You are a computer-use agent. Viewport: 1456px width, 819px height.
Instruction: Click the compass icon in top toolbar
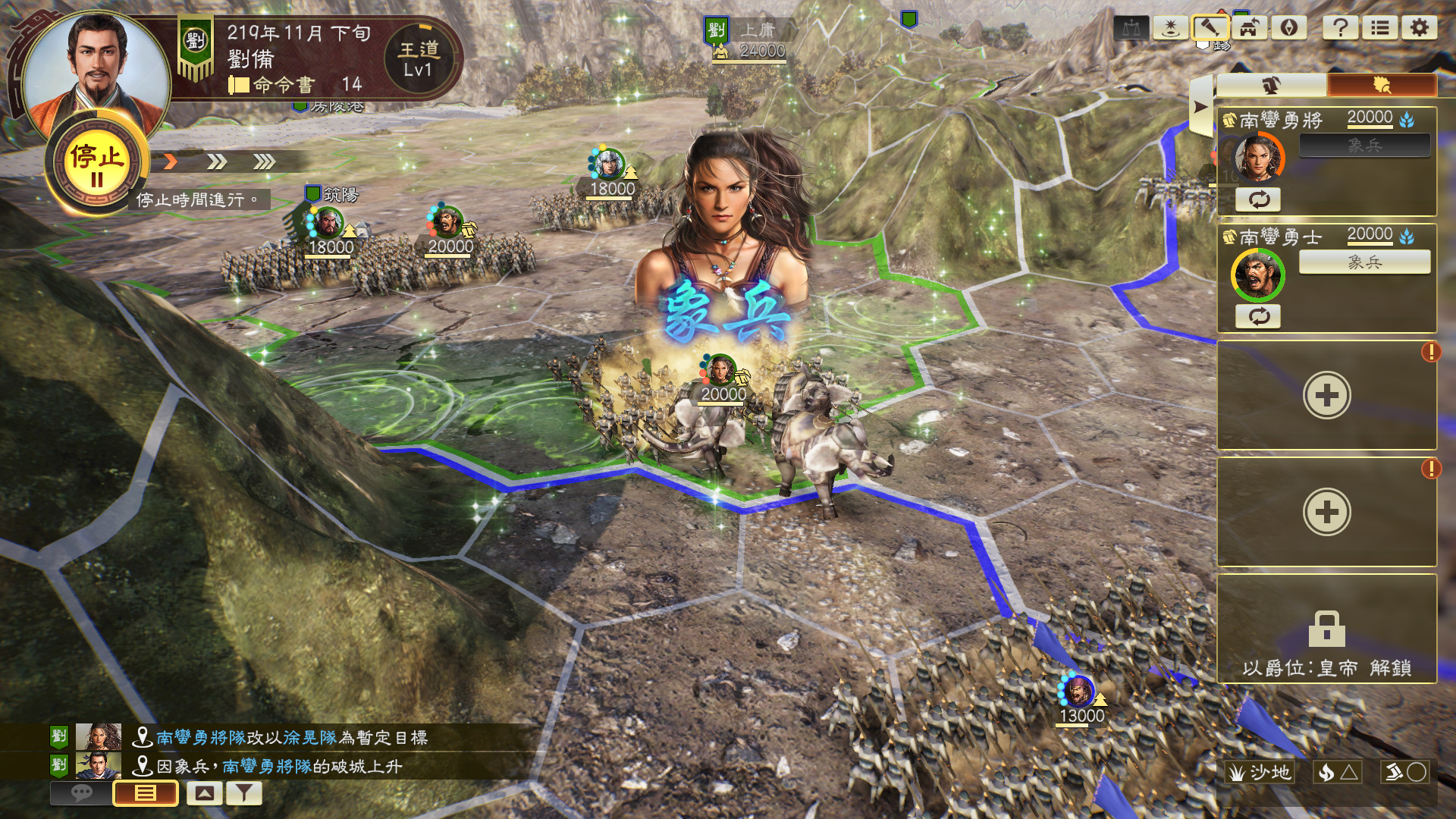[x=1288, y=28]
